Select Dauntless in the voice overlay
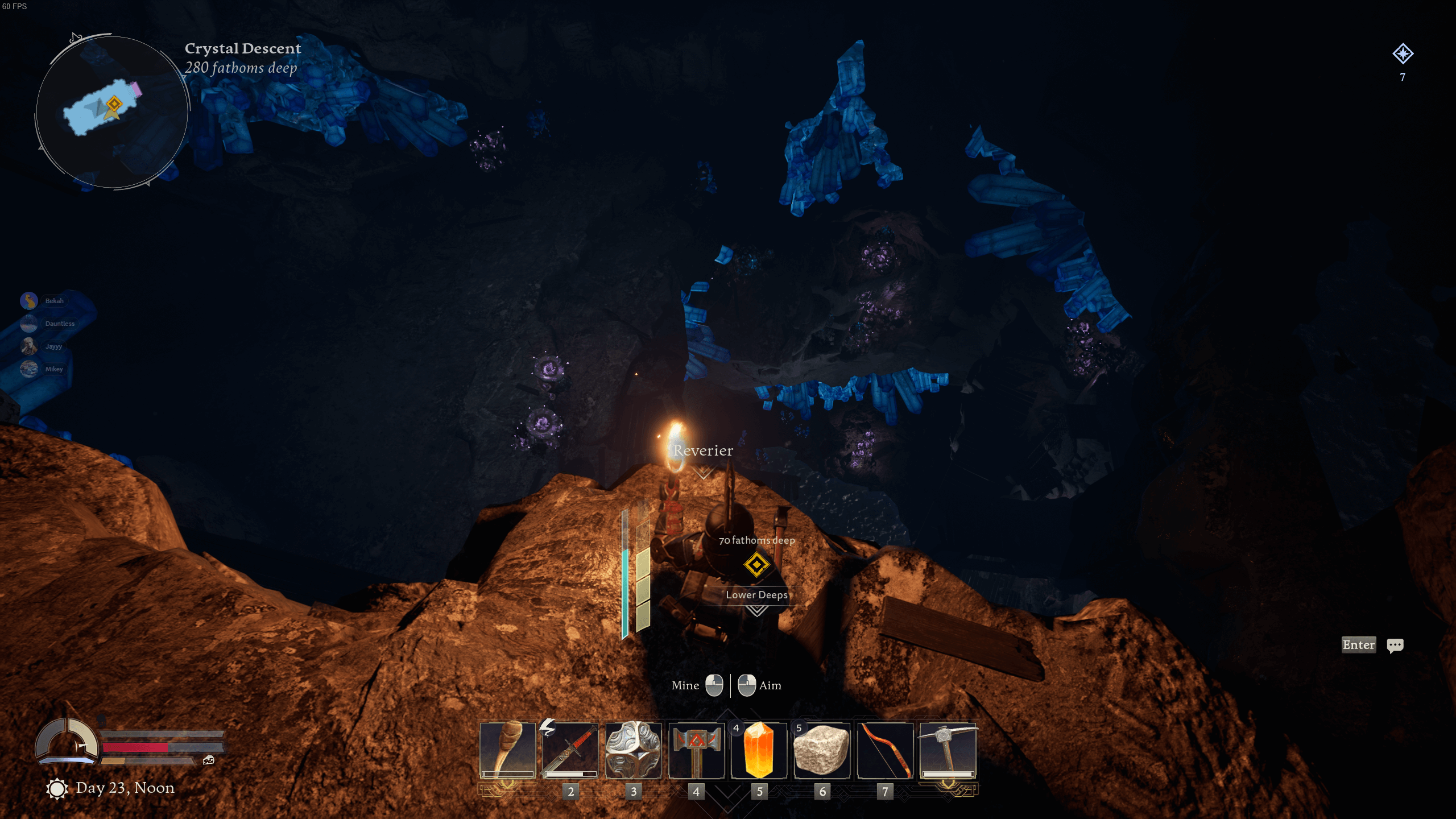 (x=59, y=324)
